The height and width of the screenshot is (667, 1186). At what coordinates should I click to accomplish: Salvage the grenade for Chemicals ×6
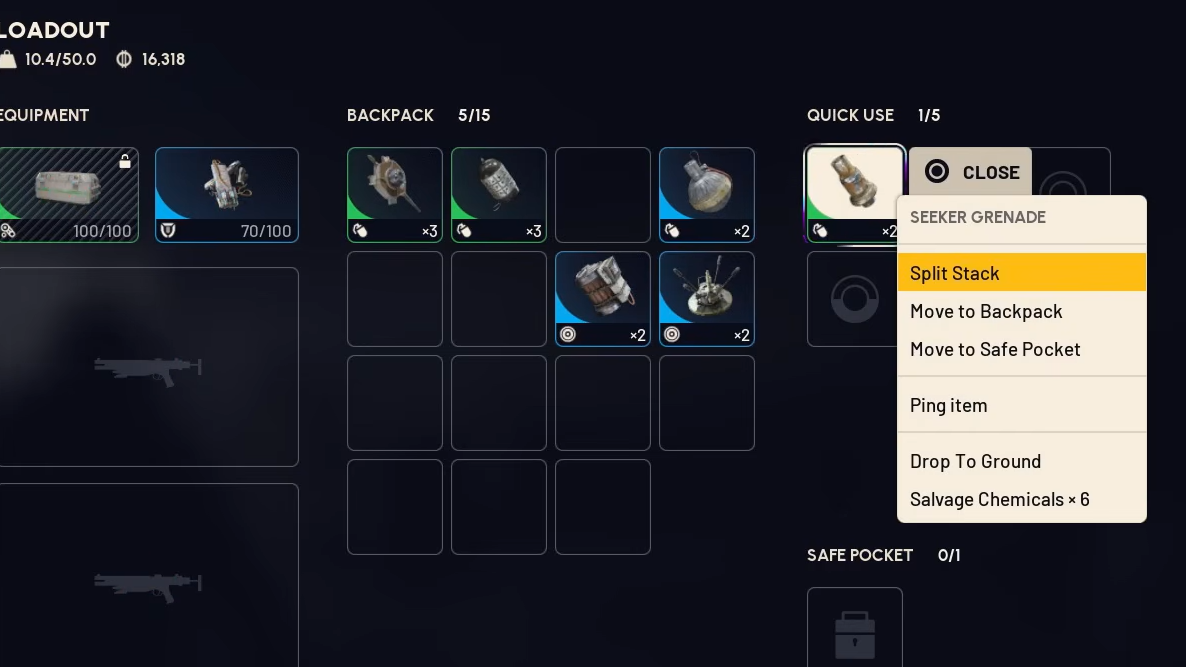tap(1021, 499)
